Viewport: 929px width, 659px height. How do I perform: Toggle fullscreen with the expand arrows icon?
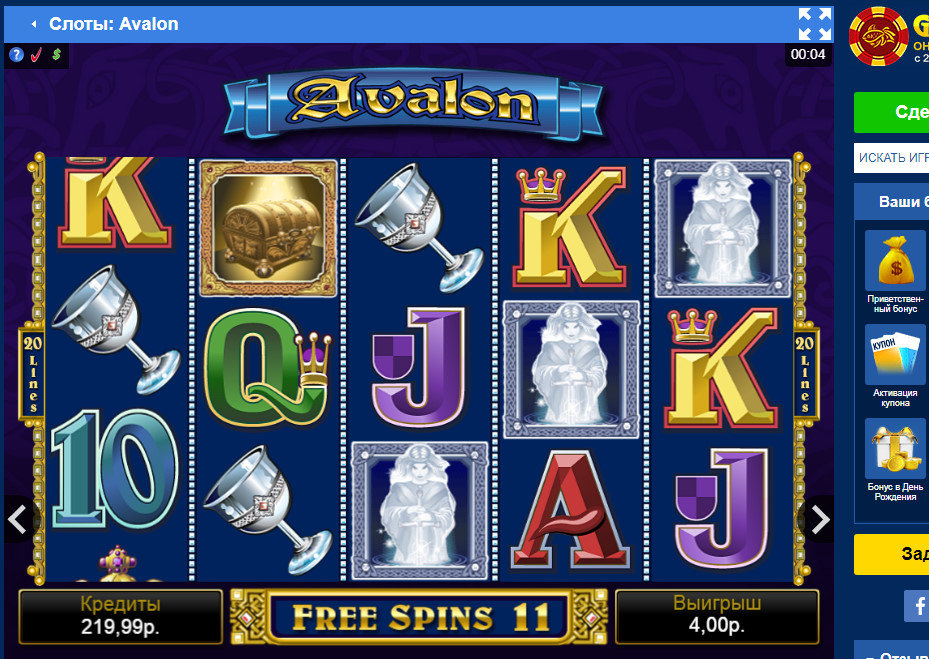814,24
